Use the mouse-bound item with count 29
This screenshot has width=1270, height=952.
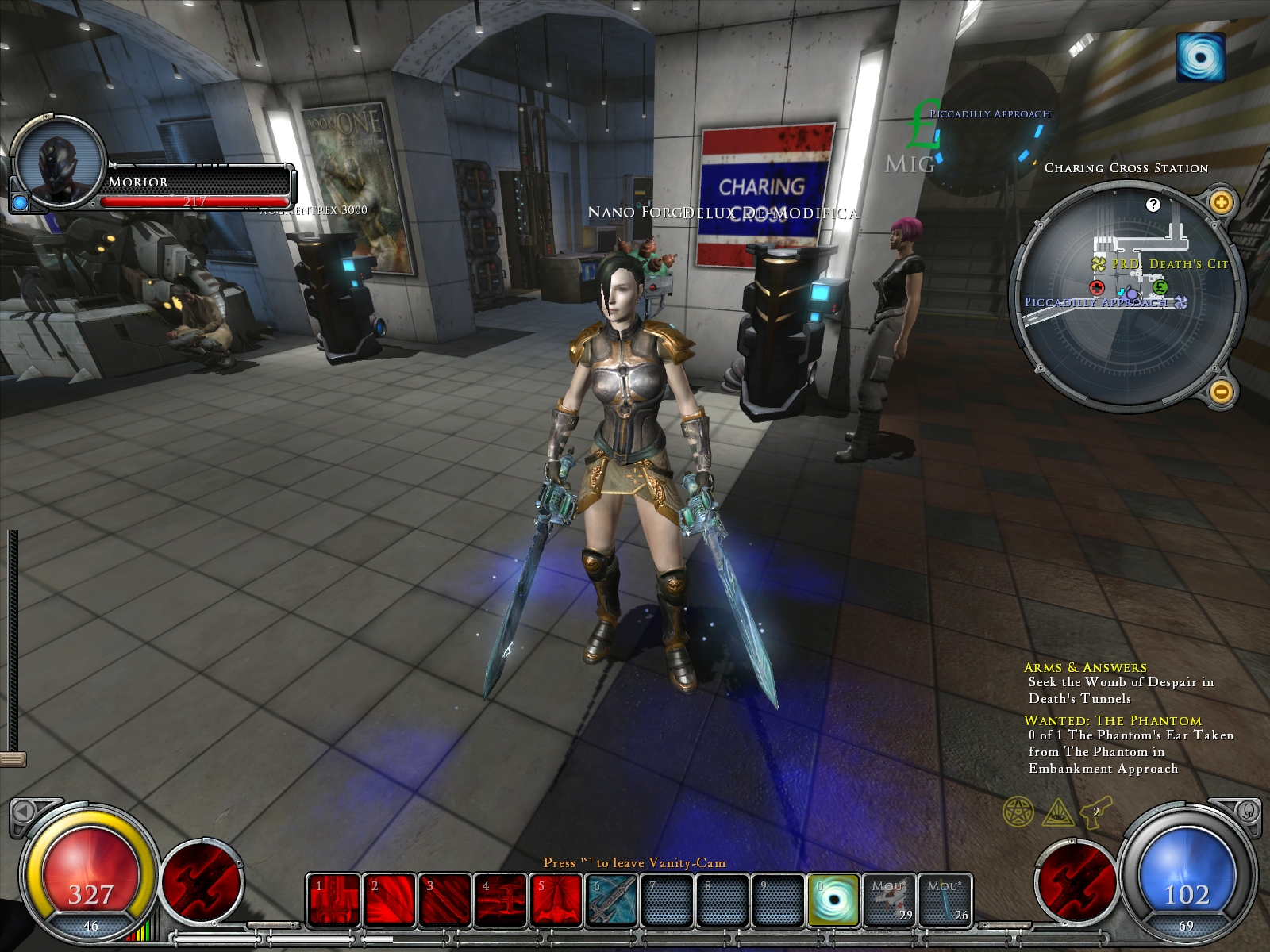pos(889,900)
